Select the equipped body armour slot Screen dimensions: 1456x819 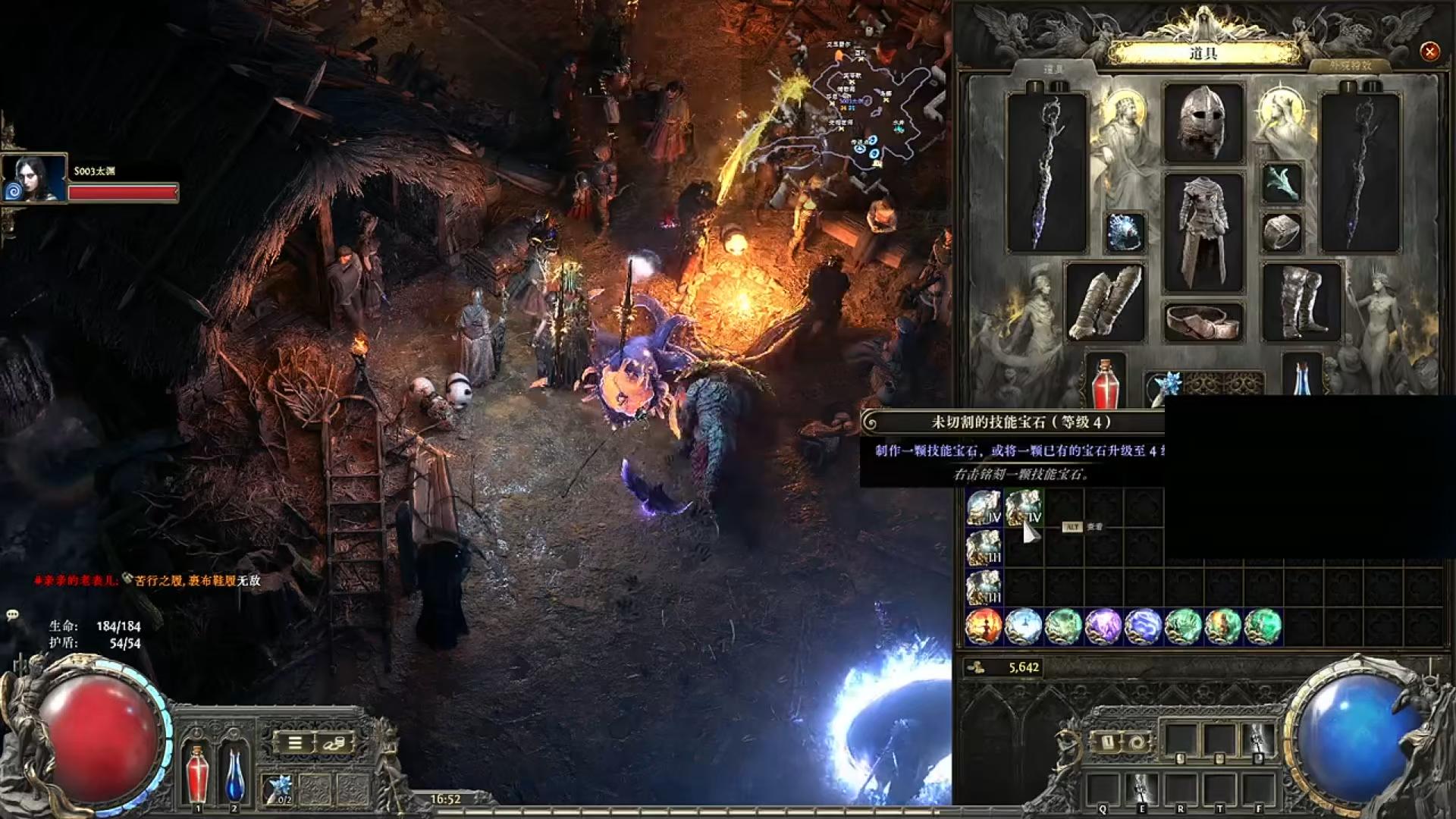(x=1203, y=232)
